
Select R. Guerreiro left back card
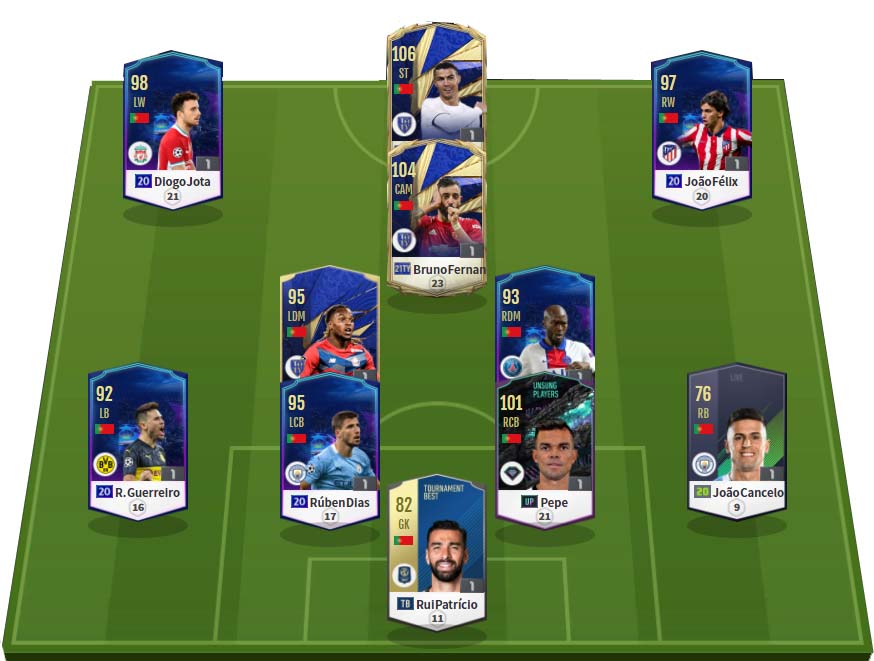(x=138, y=440)
